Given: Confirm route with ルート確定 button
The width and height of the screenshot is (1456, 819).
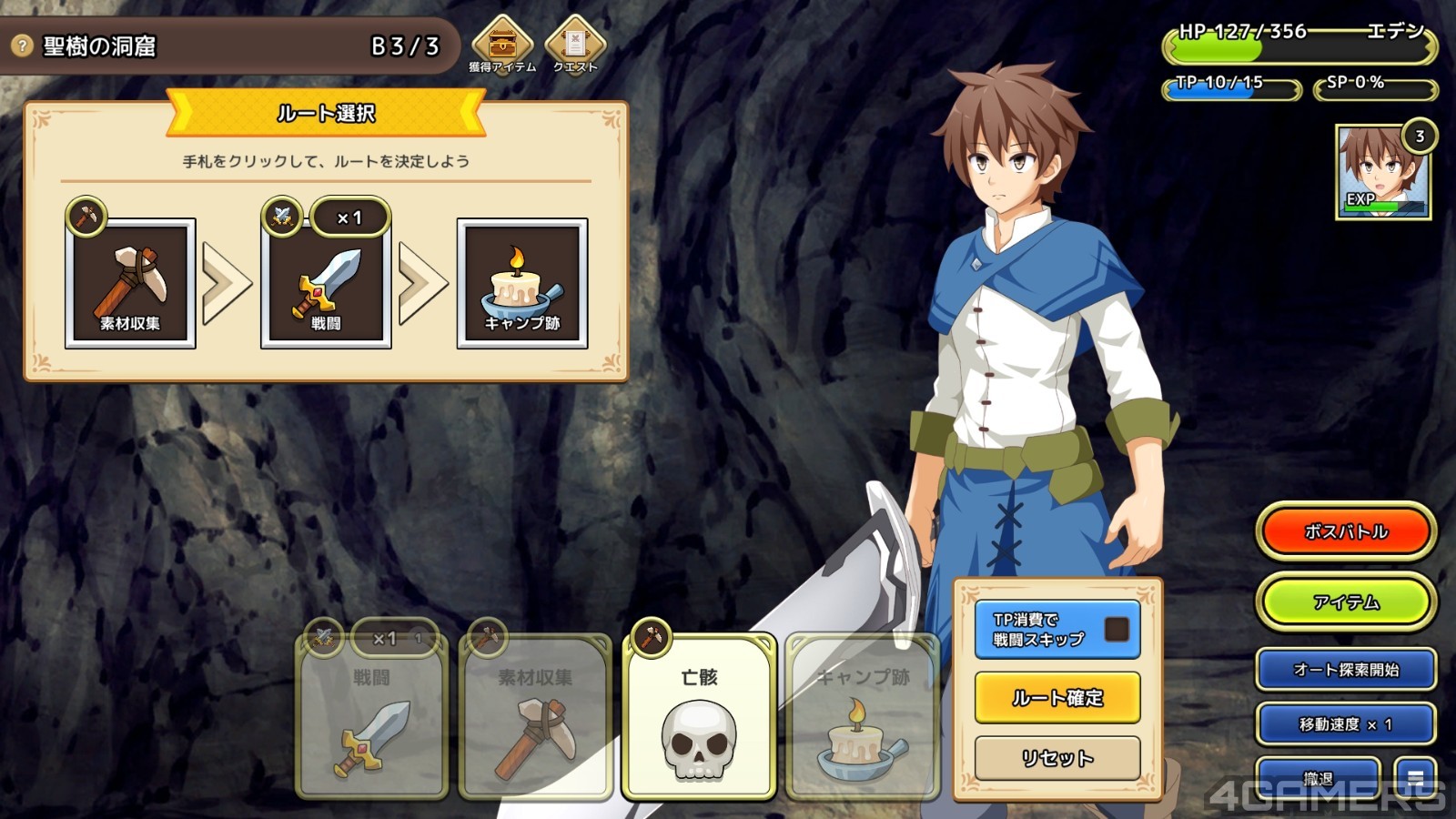Looking at the screenshot, I should coord(1057,698).
